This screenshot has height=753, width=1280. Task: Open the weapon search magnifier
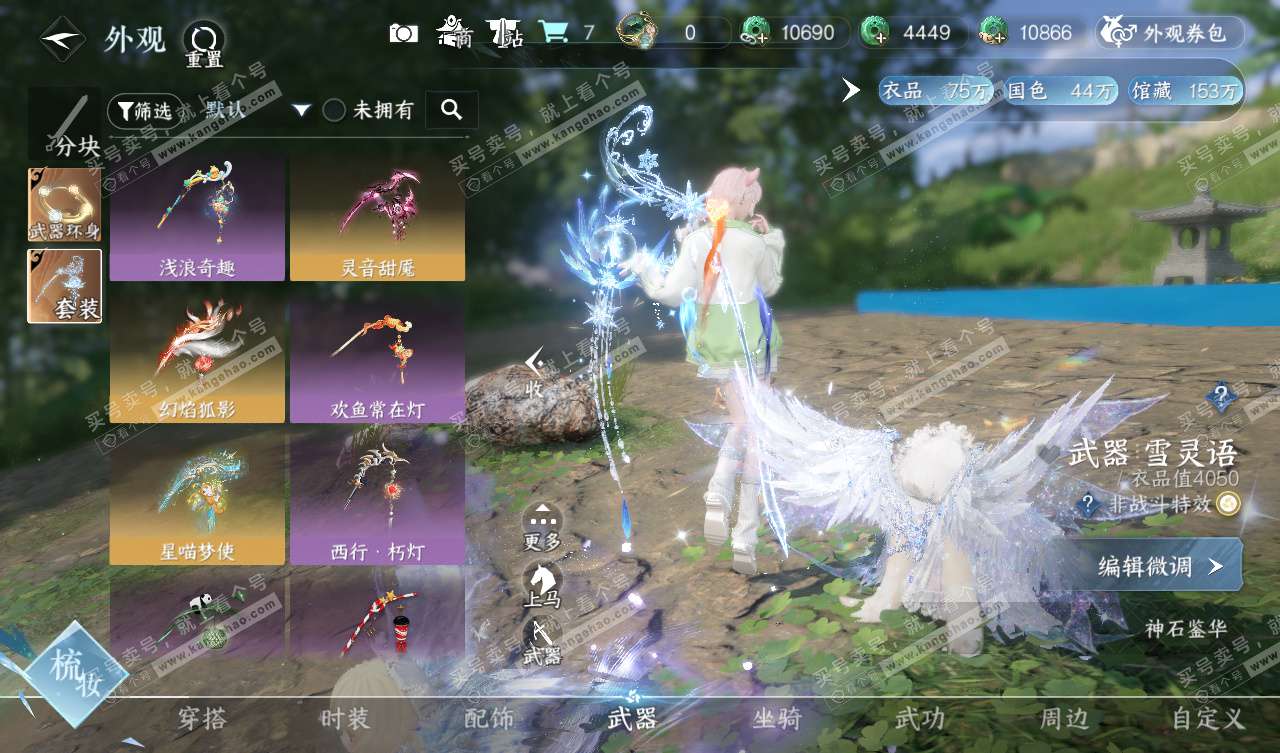pos(451,110)
